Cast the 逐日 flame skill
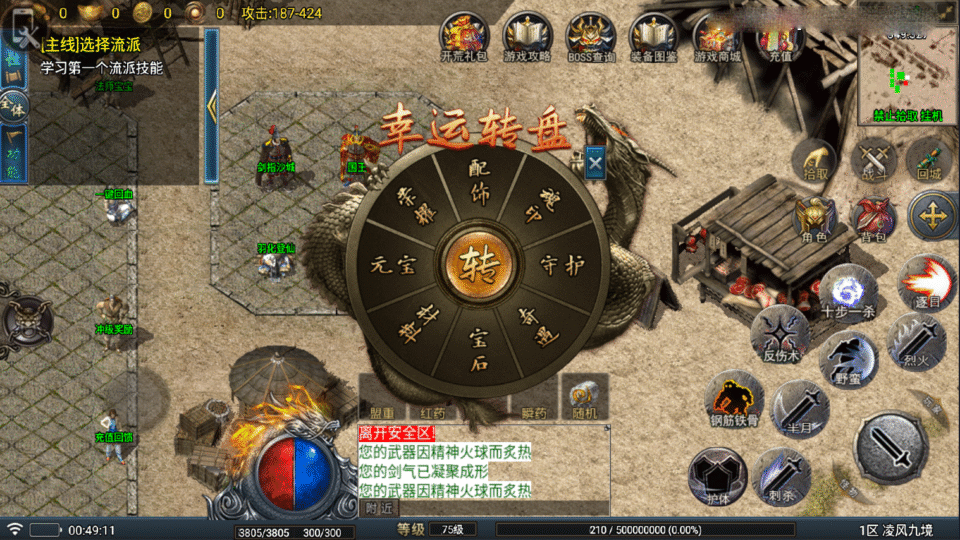This screenshot has height=540, width=960. [925, 282]
